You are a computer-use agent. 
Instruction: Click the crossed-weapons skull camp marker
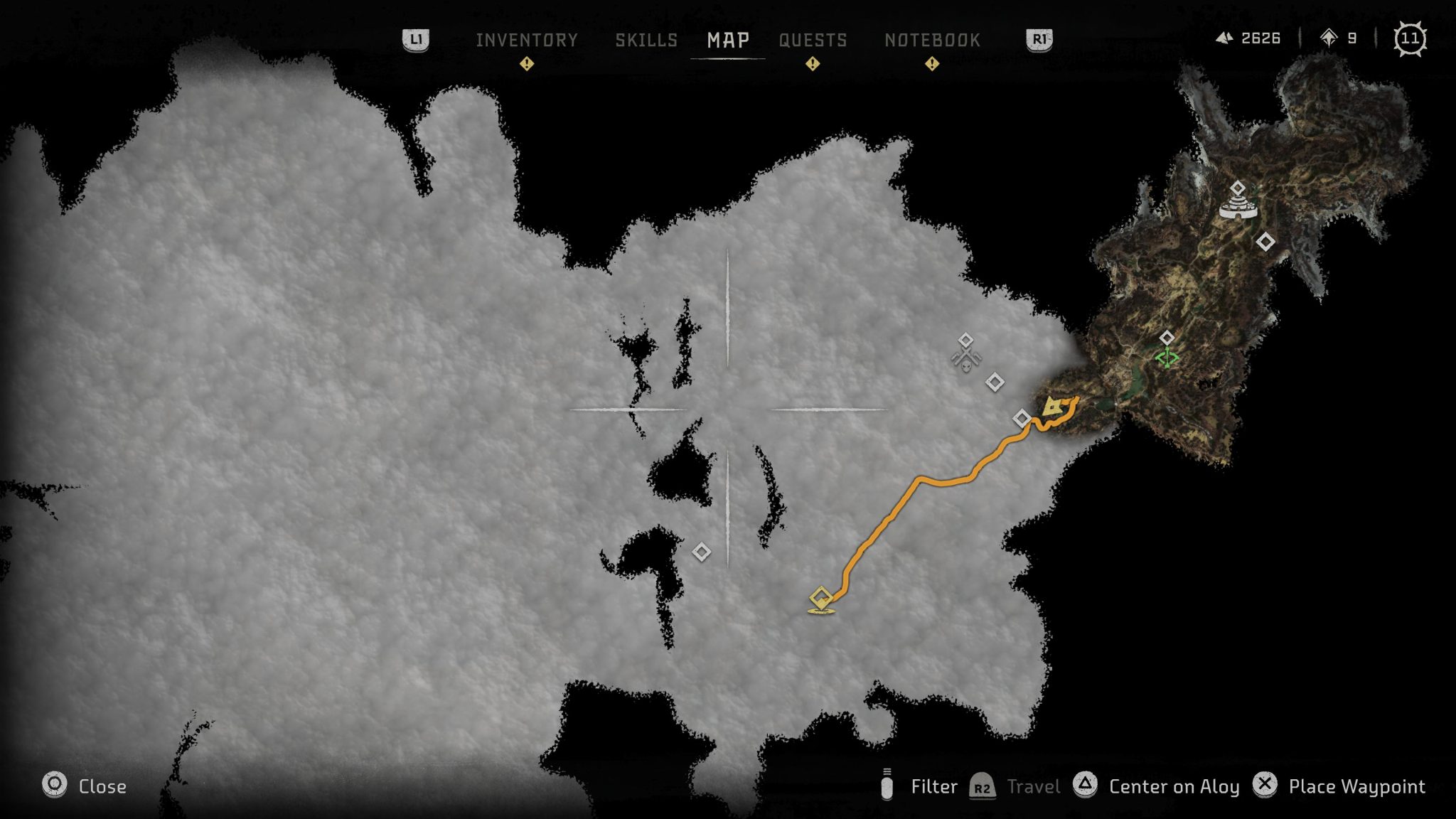965,359
